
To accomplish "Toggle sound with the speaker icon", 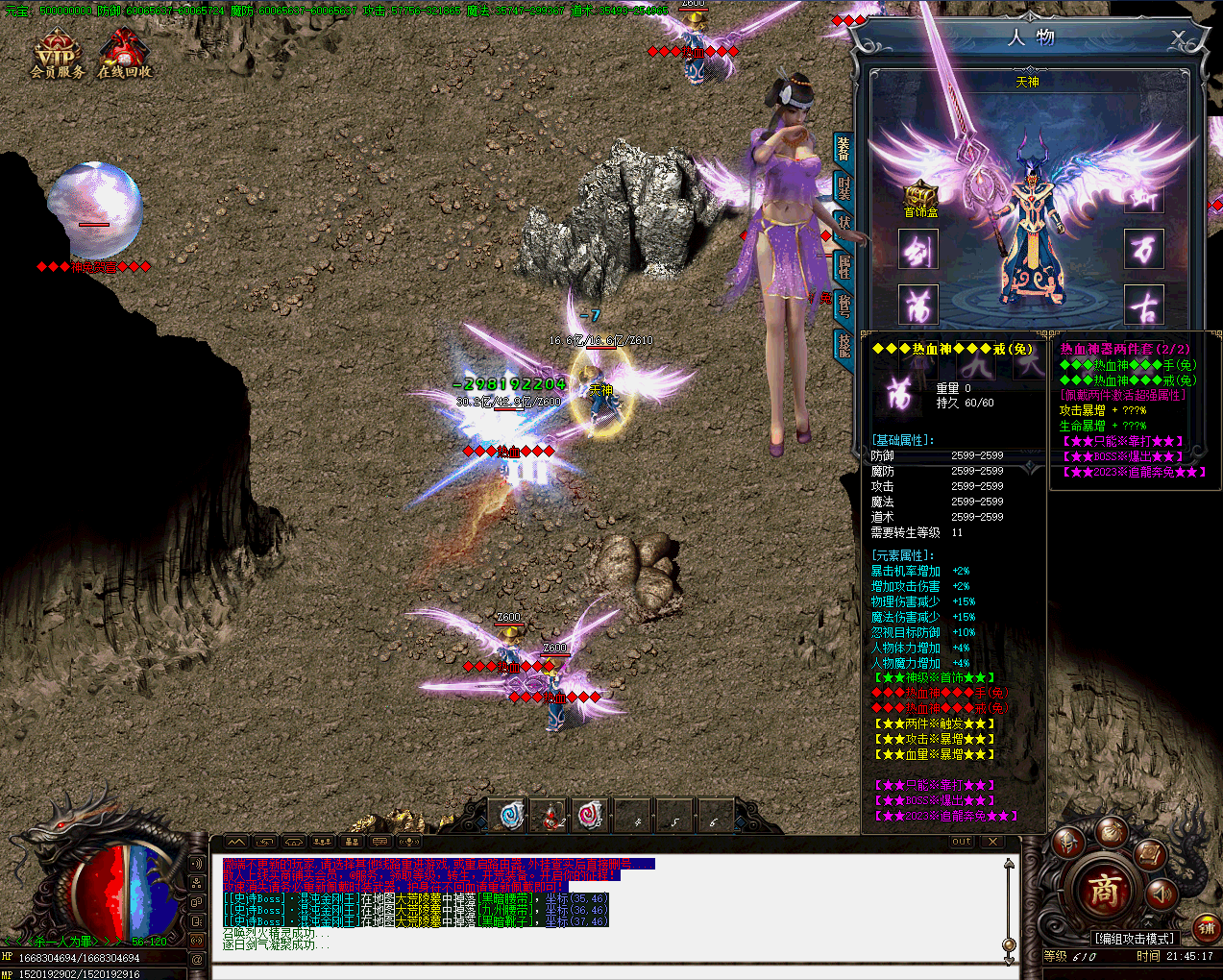I will 1162,894.
